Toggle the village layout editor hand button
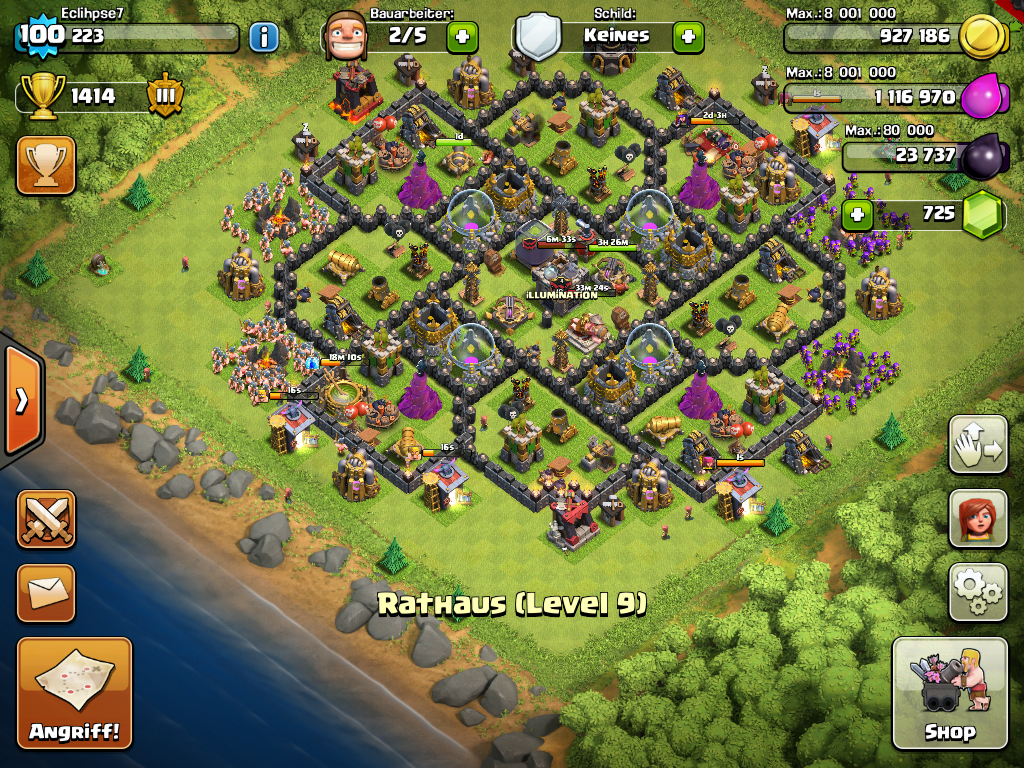The height and width of the screenshot is (768, 1024). coord(977,445)
